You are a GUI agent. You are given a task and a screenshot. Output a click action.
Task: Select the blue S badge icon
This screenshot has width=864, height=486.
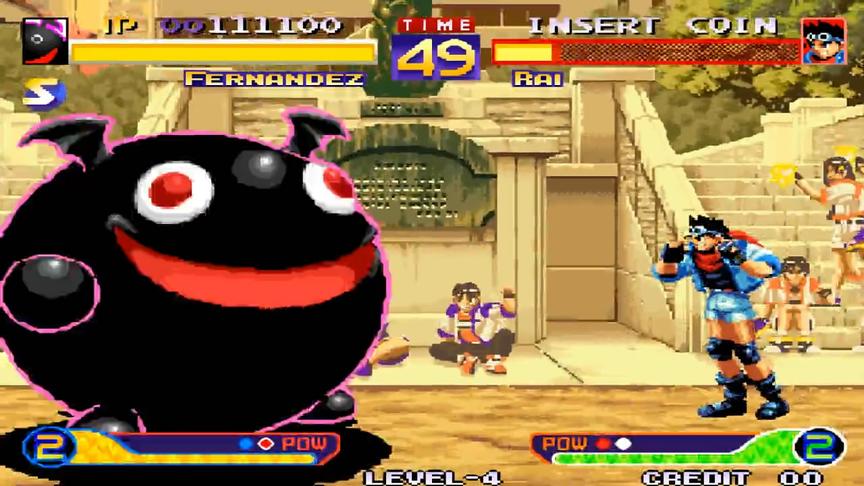pos(44,94)
